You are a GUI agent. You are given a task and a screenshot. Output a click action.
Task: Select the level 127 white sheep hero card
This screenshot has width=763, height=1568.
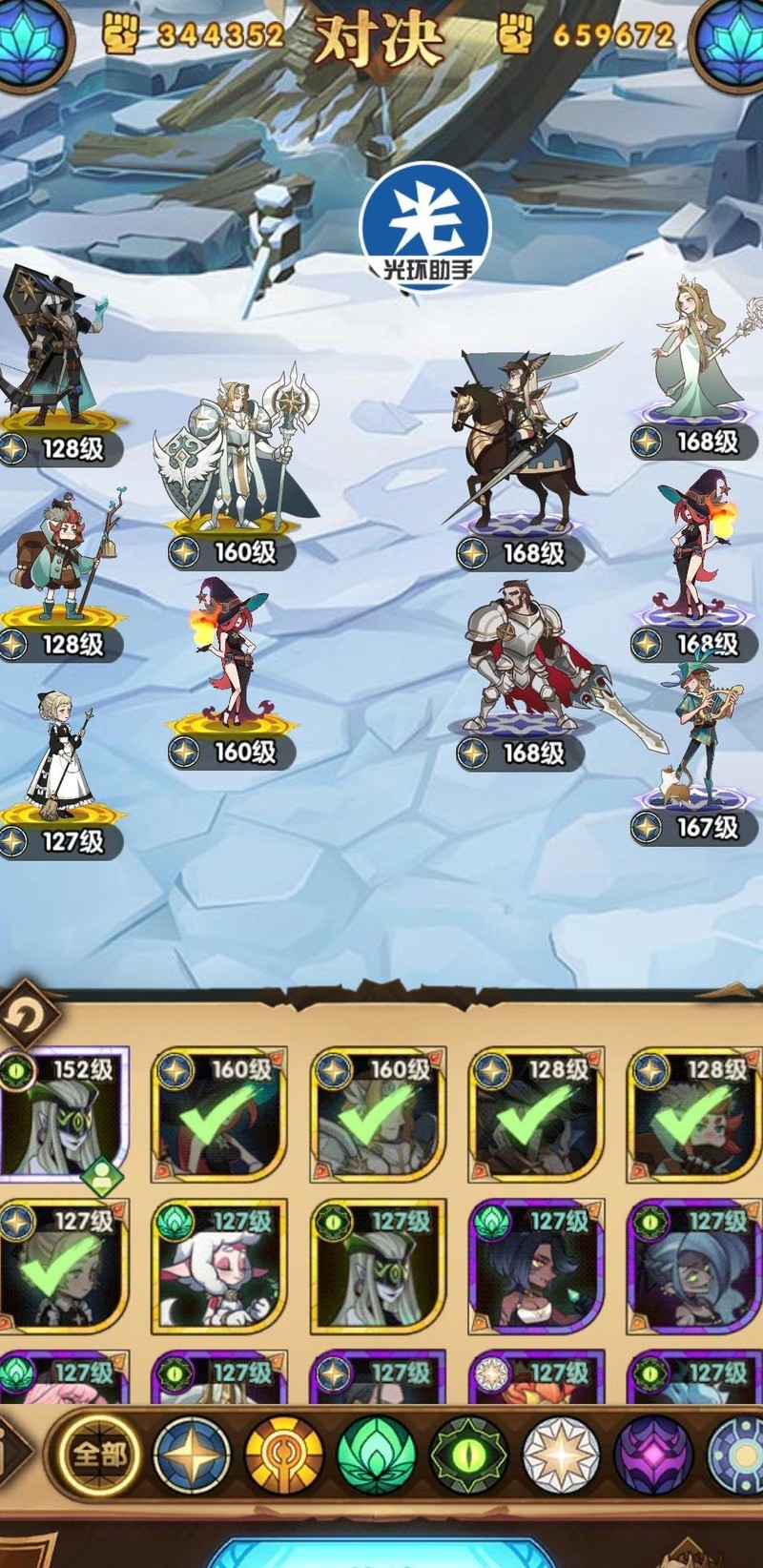(x=220, y=1267)
